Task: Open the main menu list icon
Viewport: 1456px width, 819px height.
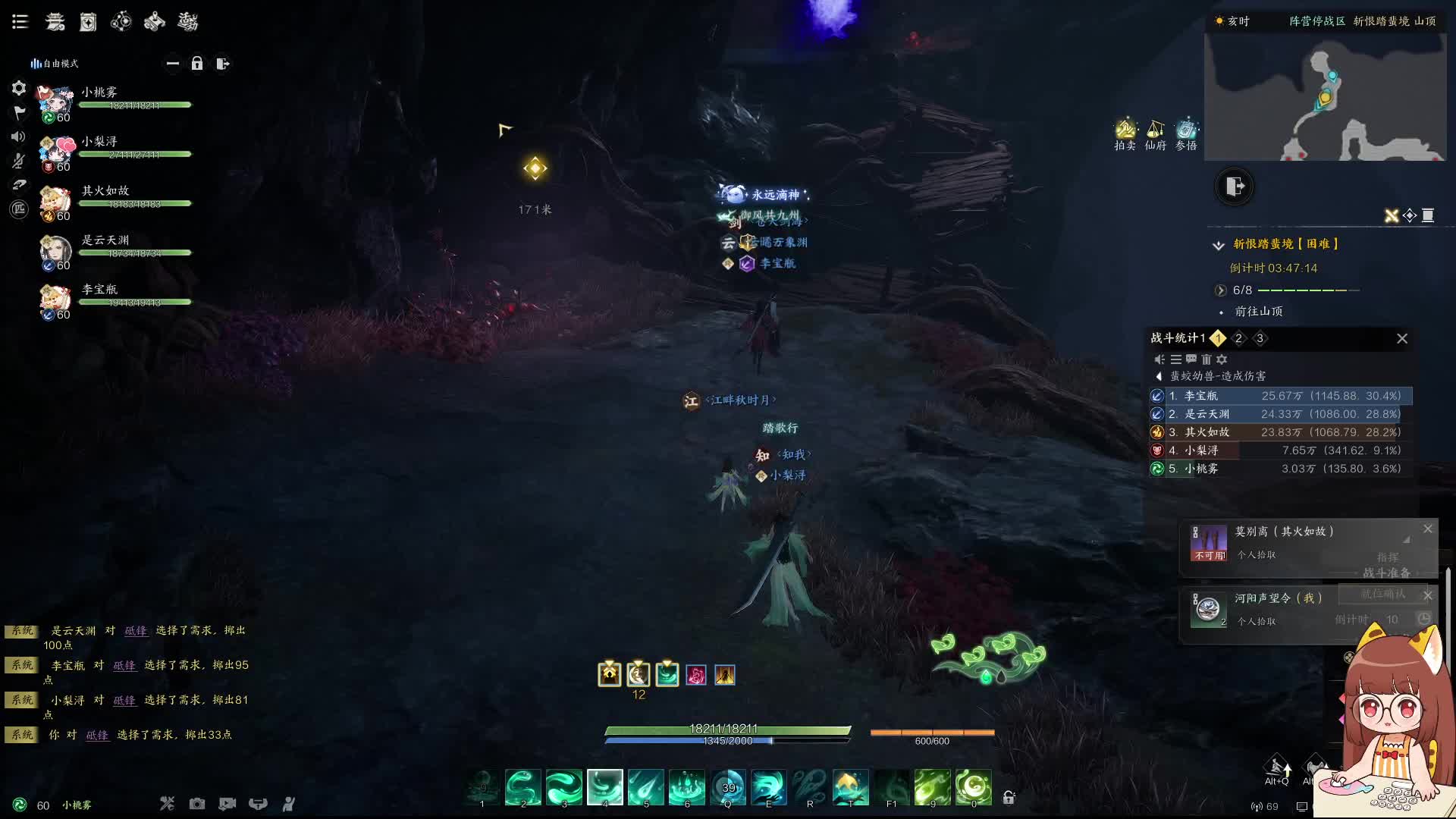Action: point(20,22)
